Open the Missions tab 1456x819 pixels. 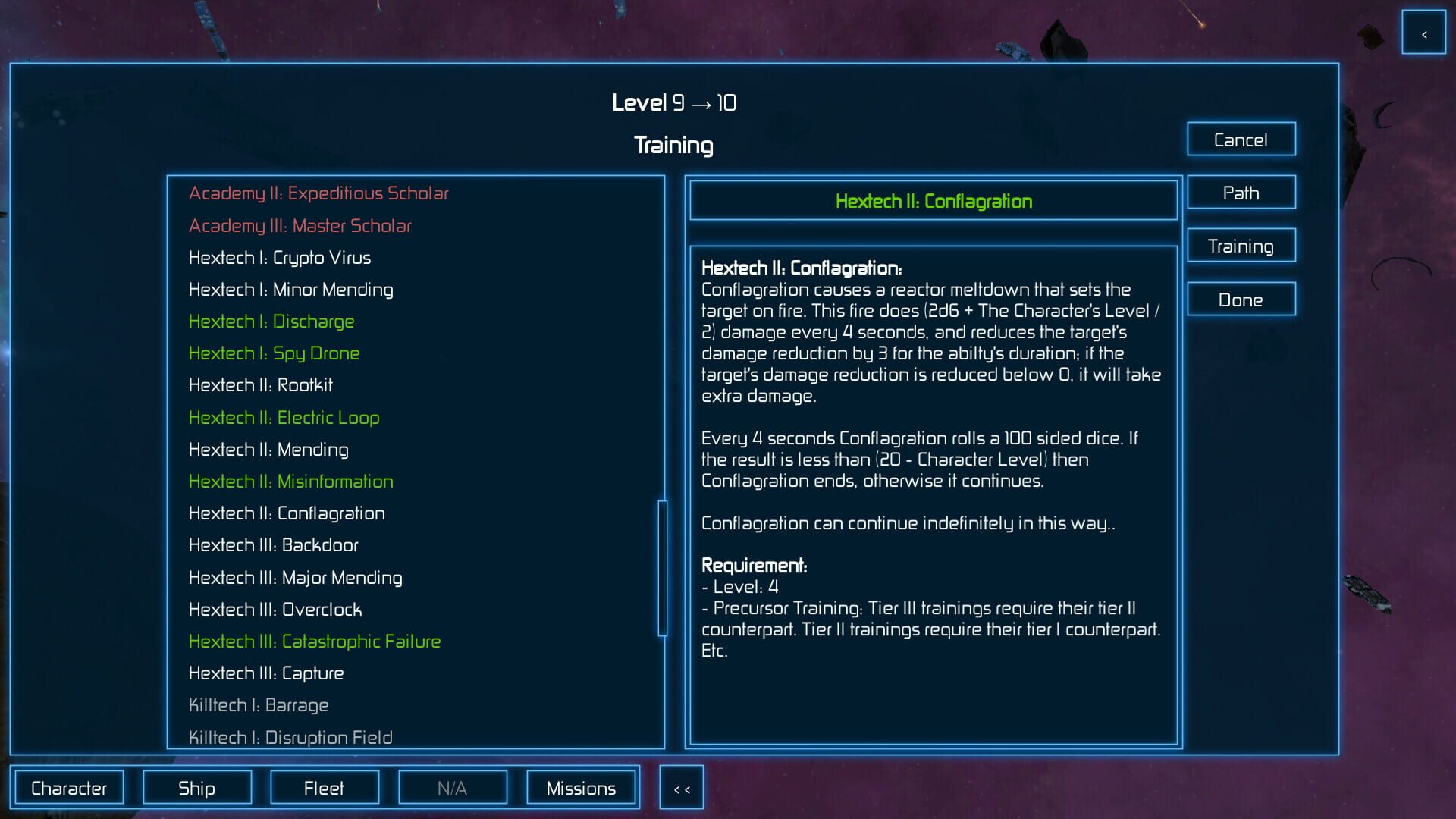pos(581,787)
